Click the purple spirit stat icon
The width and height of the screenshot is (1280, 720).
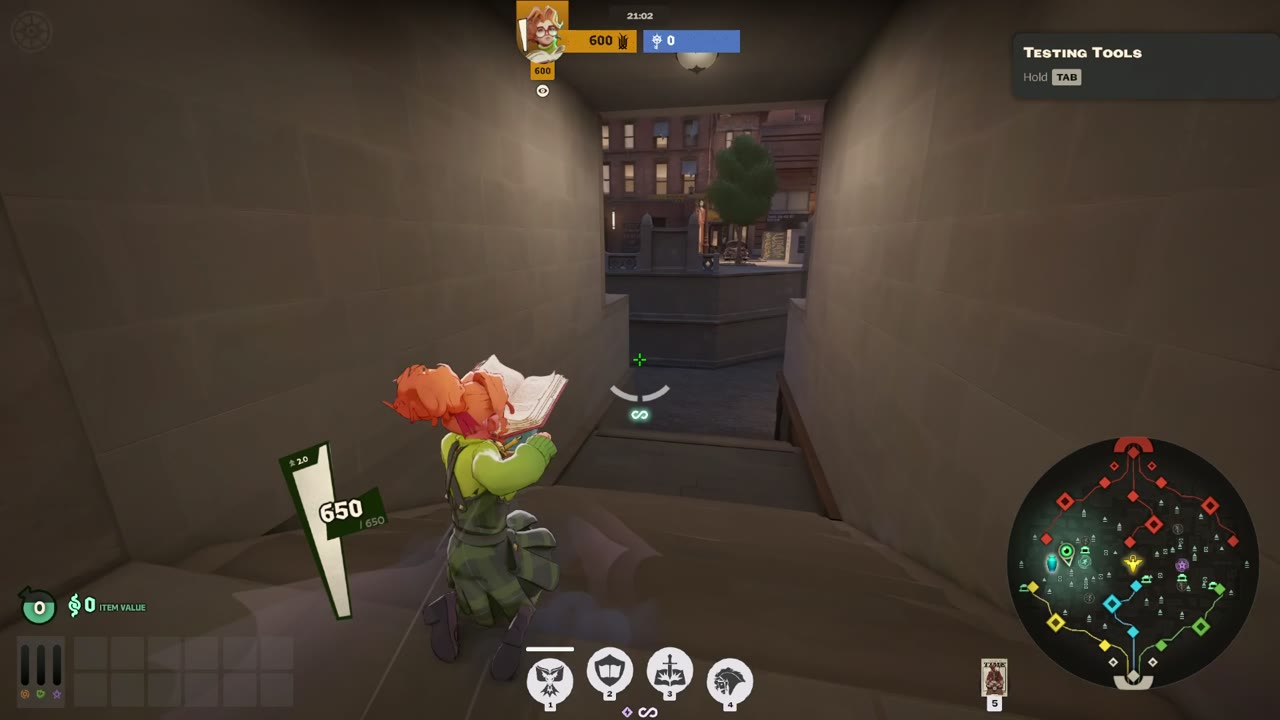[57, 693]
